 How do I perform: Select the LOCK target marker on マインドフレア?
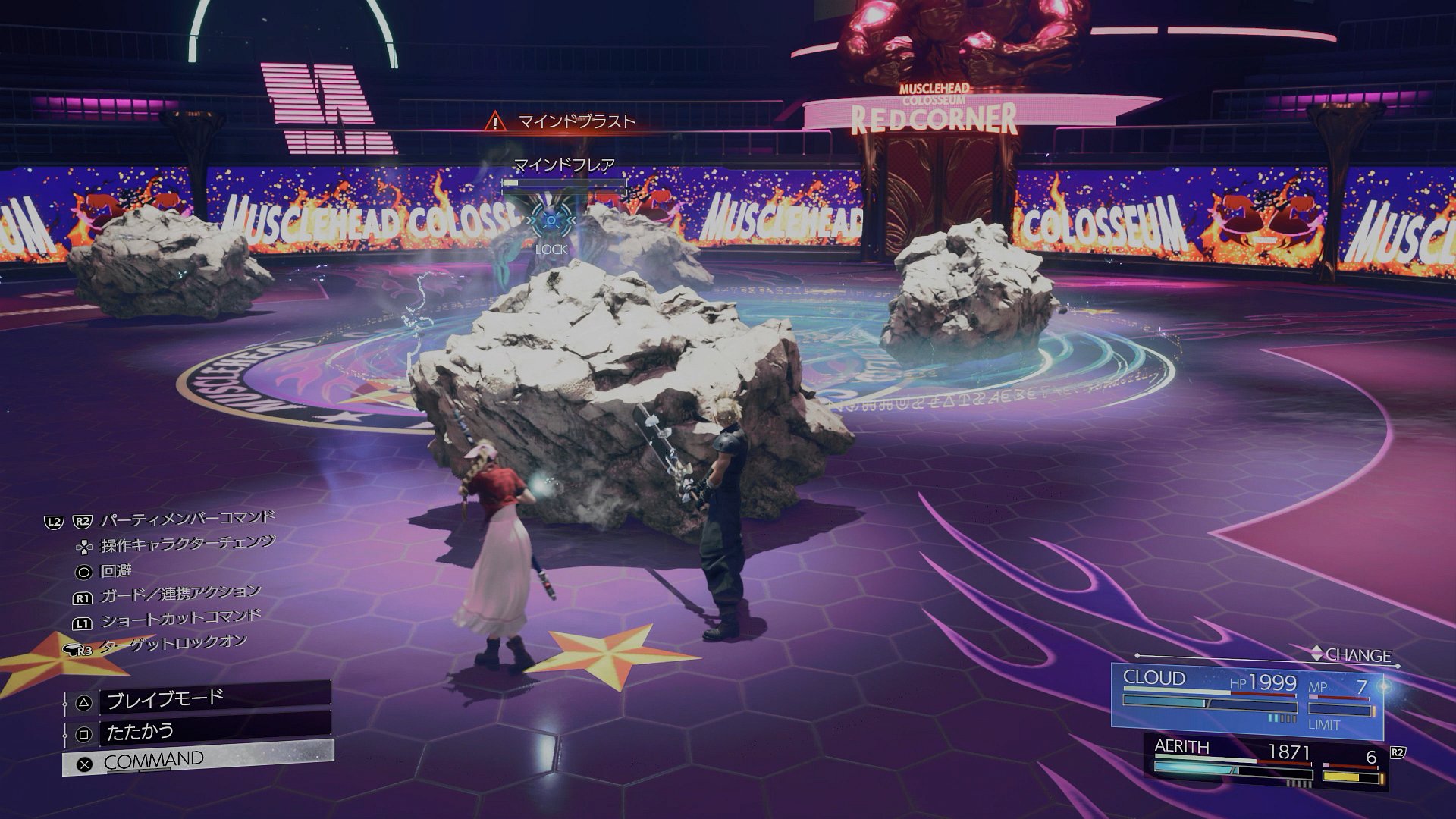pyautogui.click(x=551, y=221)
